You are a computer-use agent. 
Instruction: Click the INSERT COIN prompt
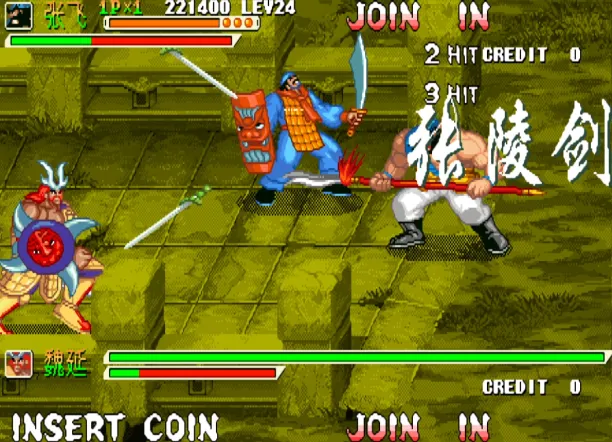pyautogui.click(x=114, y=426)
